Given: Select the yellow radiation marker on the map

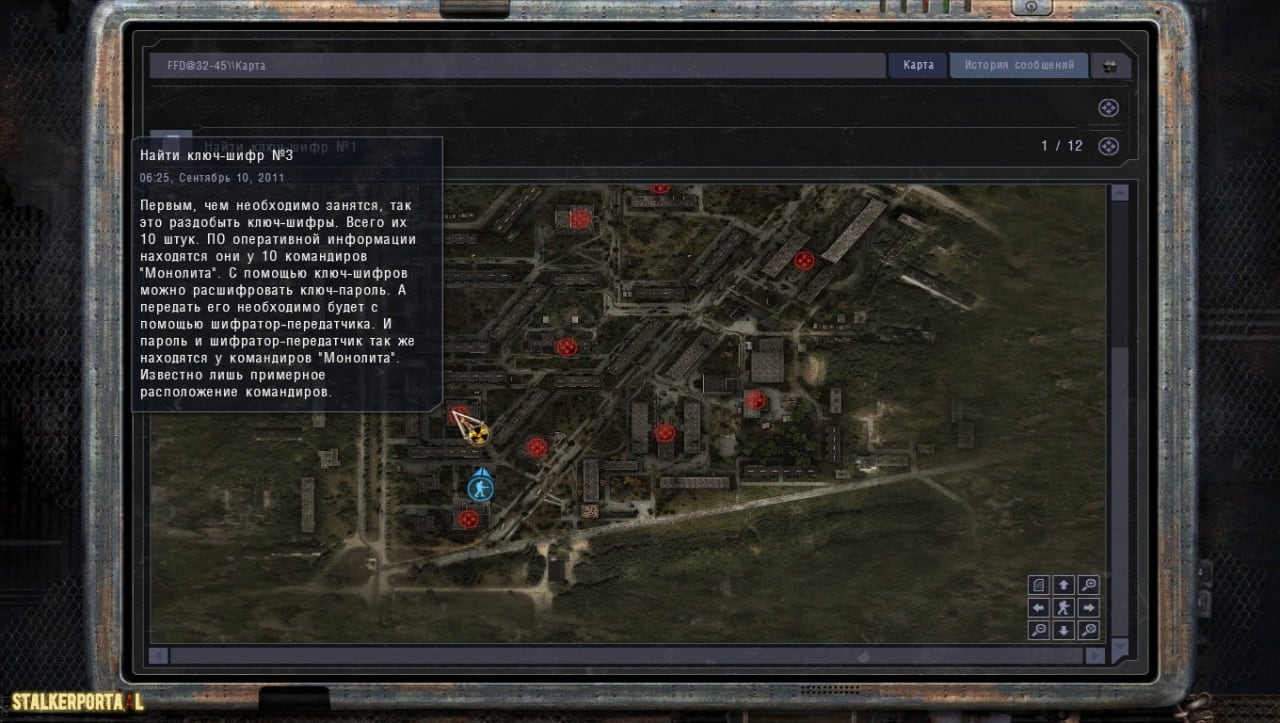Looking at the screenshot, I should point(479,433).
